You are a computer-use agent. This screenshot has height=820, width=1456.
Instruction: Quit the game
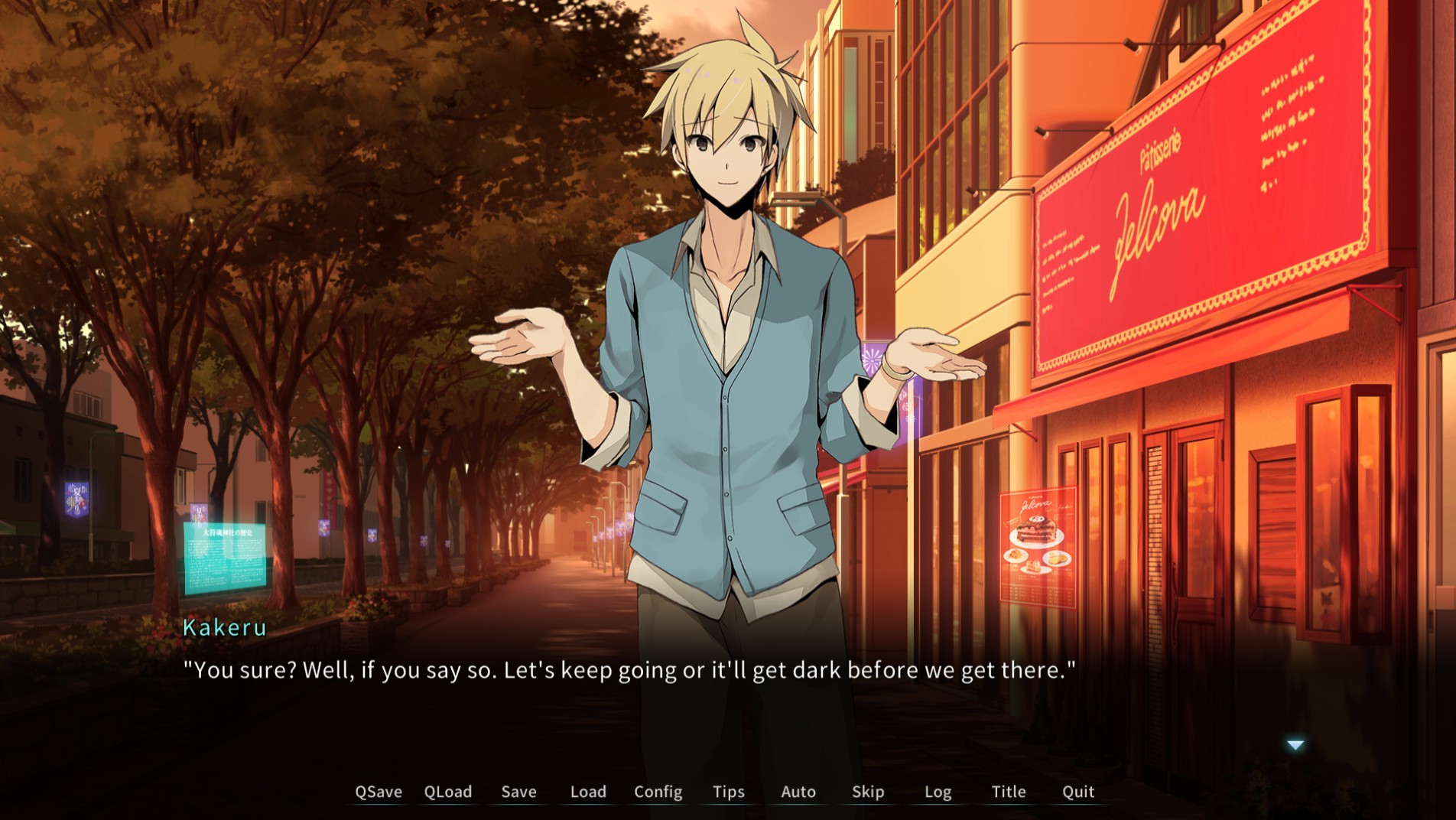click(1078, 792)
